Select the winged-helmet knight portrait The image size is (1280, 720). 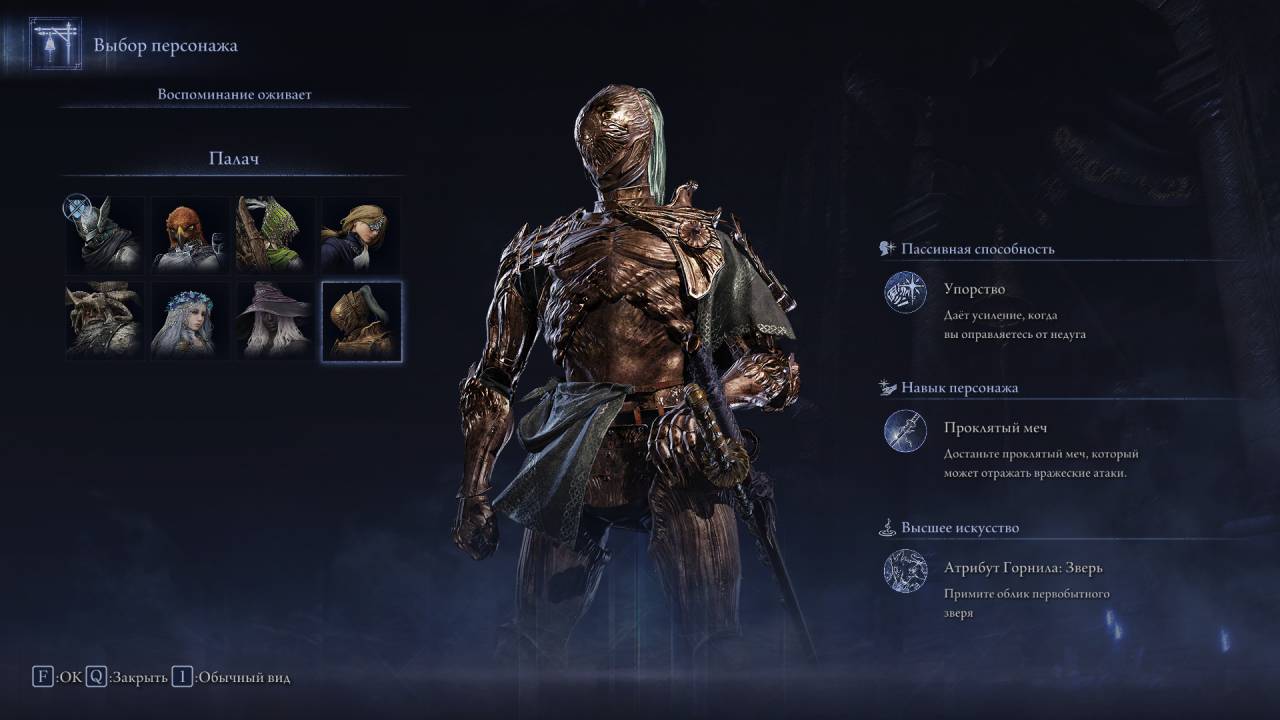tap(106, 235)
